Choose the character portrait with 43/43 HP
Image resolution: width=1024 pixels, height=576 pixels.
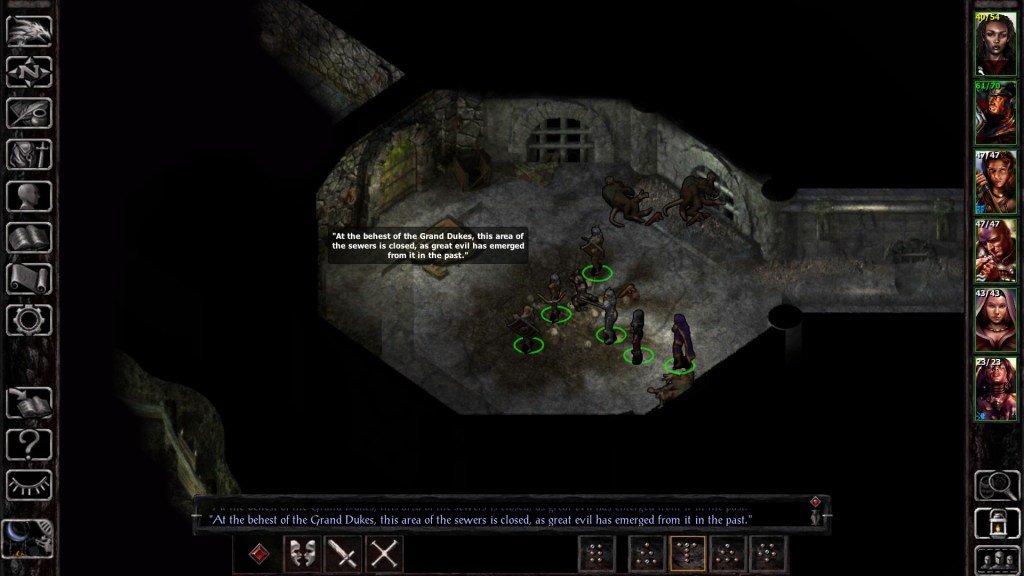click(996, 320)
